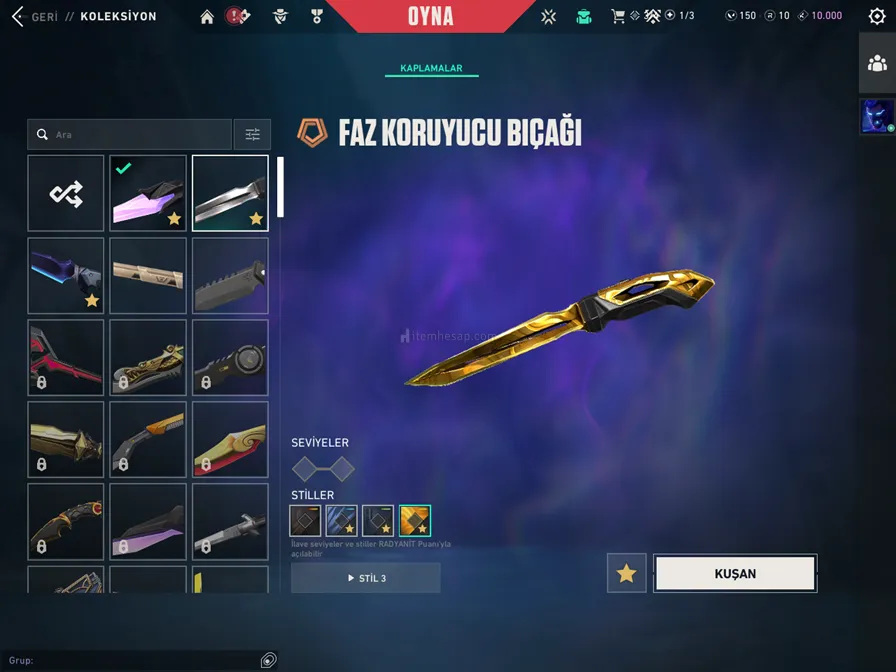Toggle the favorite star next to KUŞAN

pos(627,574)
